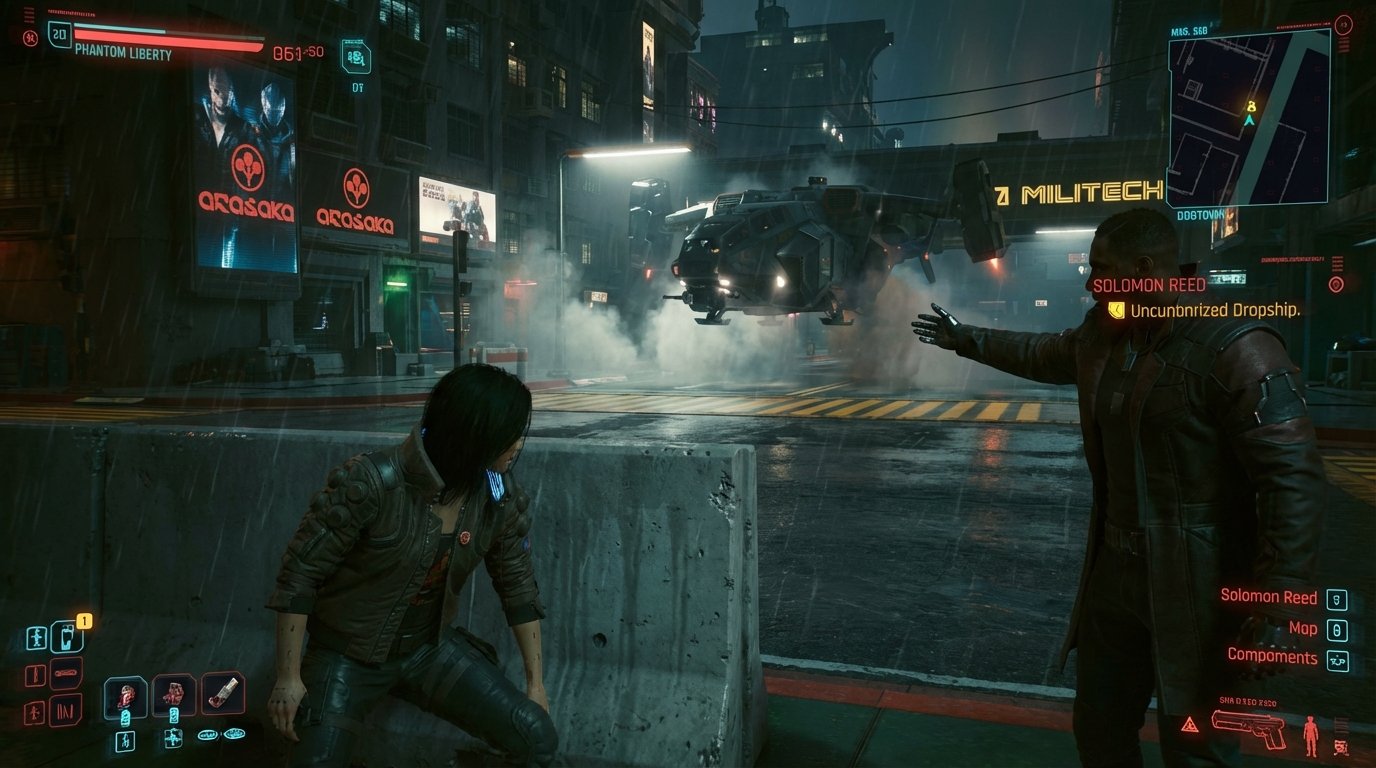Click the Solomon Reed call prompt text
Viewport: 1376px width, 768px height.
[x=1271, y=597]
